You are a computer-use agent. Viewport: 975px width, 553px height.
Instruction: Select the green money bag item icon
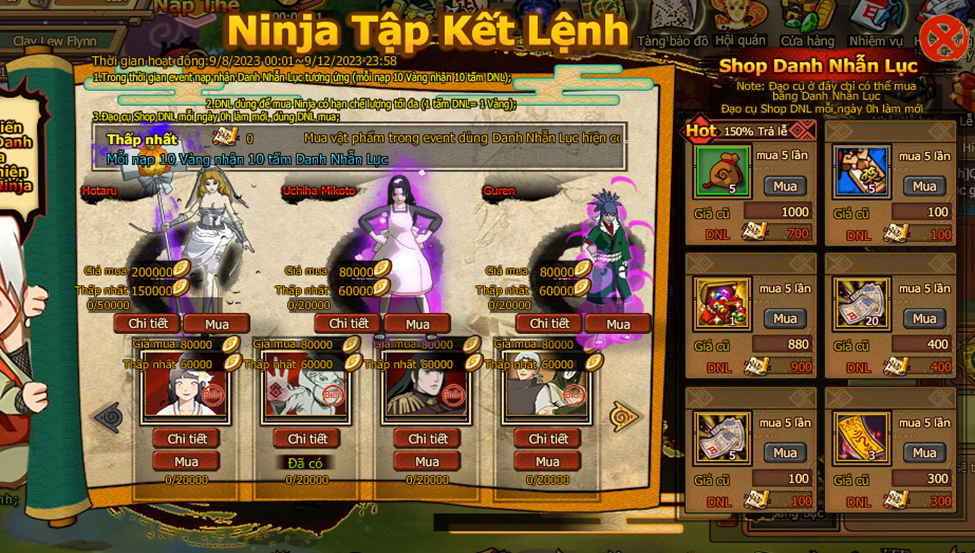tap(722, 172)
